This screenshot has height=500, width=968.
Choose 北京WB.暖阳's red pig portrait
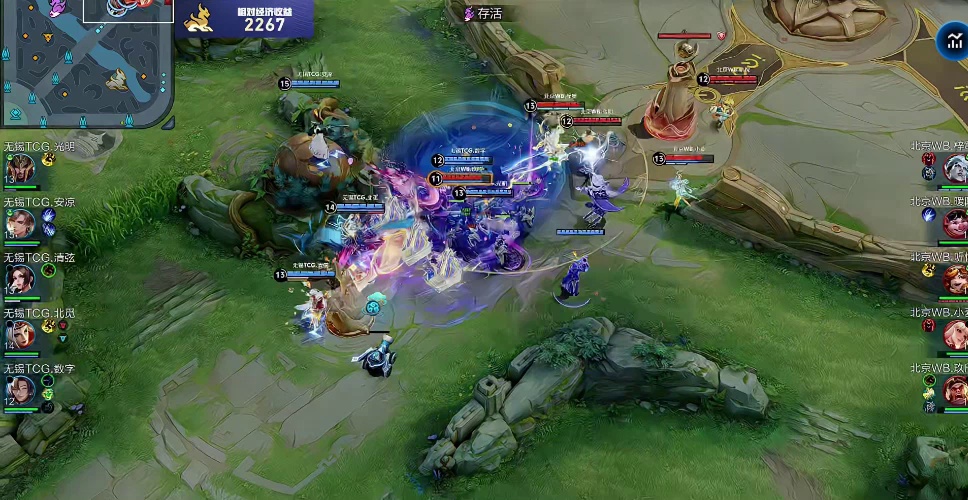coord(954,224)
